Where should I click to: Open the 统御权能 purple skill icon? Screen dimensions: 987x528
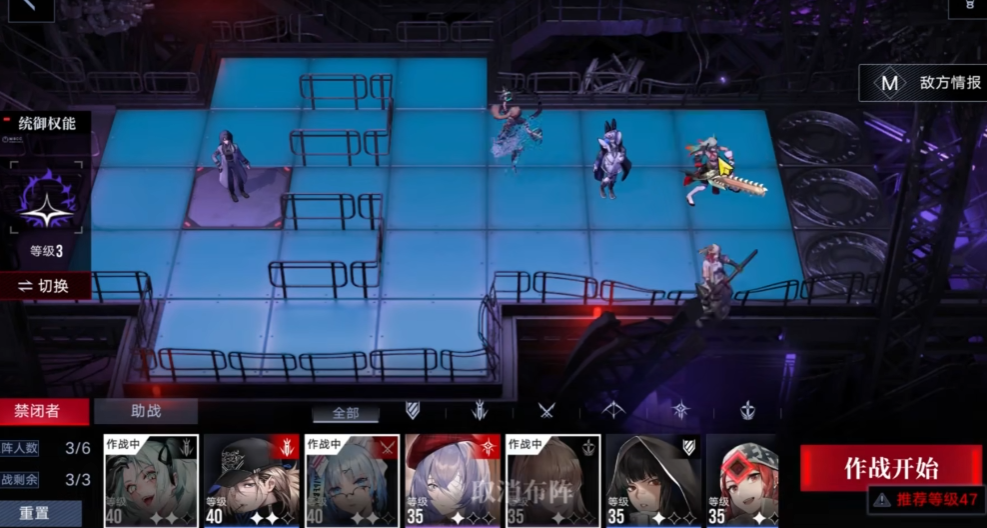[46, 196]
